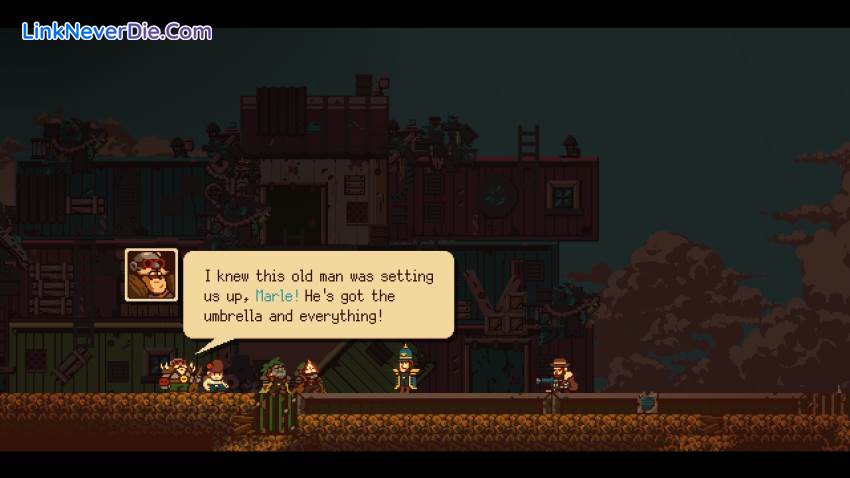Advance the dialogue speech bubble about Marle
The height and width of the screenshot is (478, 850).
coord(318,294)
